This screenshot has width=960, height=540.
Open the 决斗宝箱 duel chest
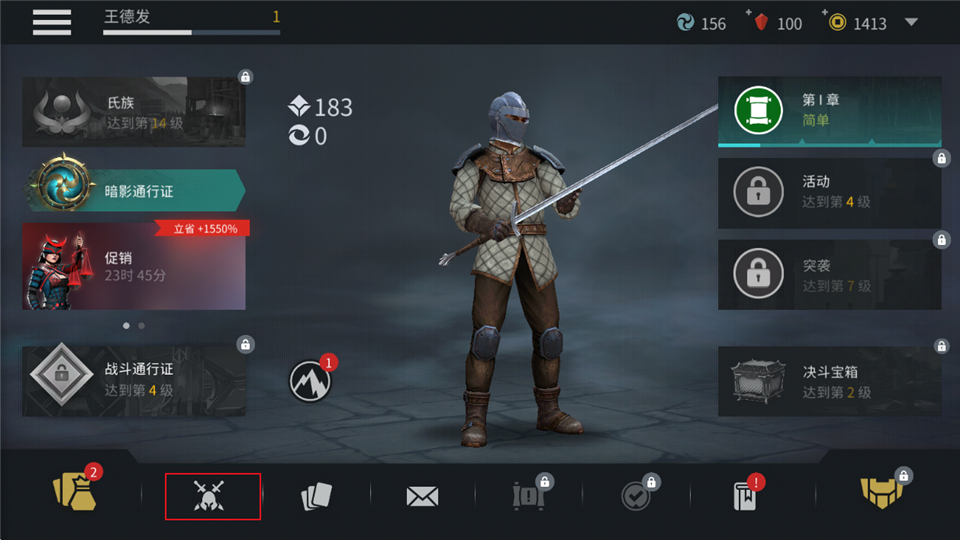pyautogui.click(x=829, y=381)
